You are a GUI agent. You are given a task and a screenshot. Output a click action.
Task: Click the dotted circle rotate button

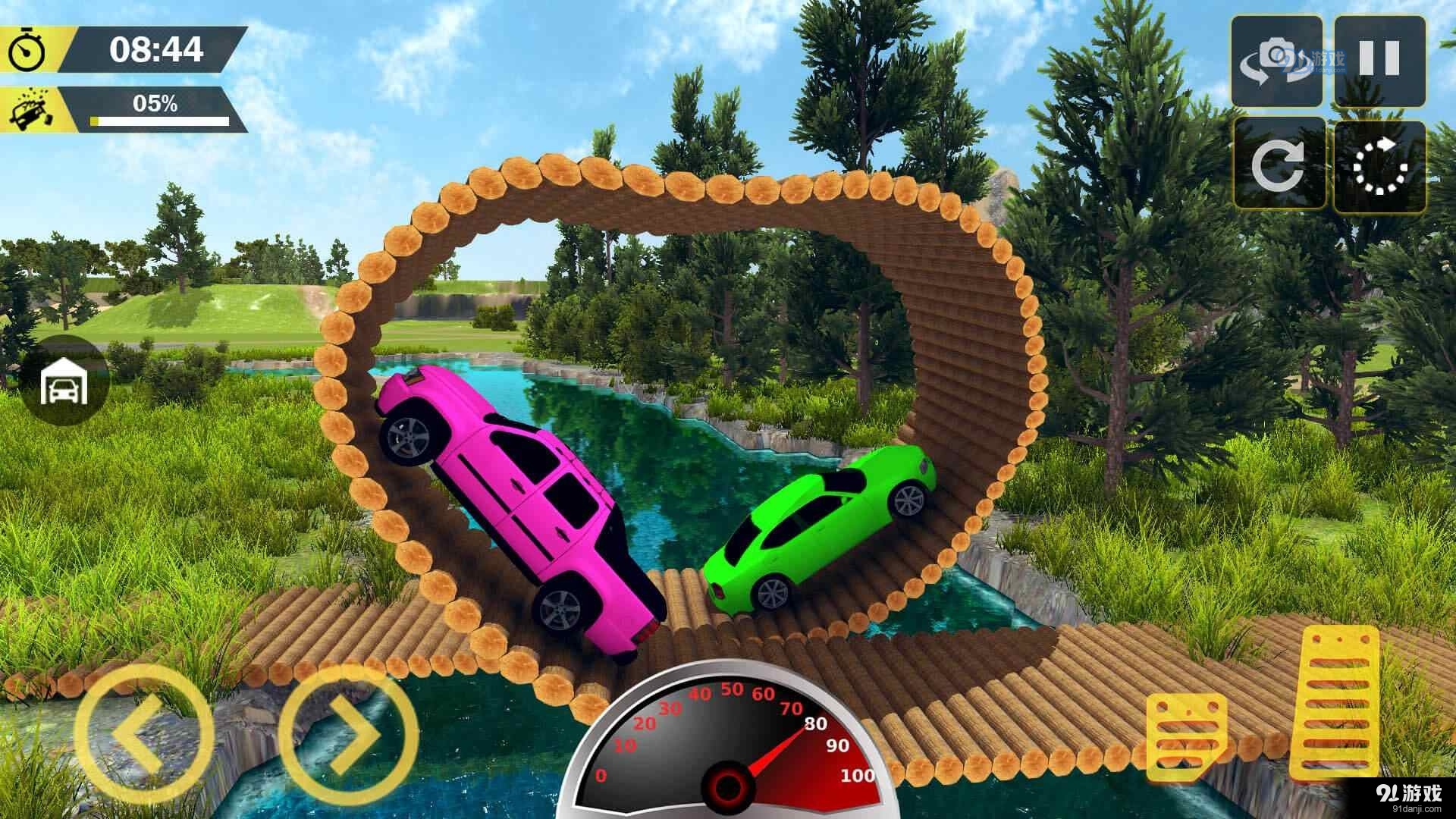[x=1379, y=165]
